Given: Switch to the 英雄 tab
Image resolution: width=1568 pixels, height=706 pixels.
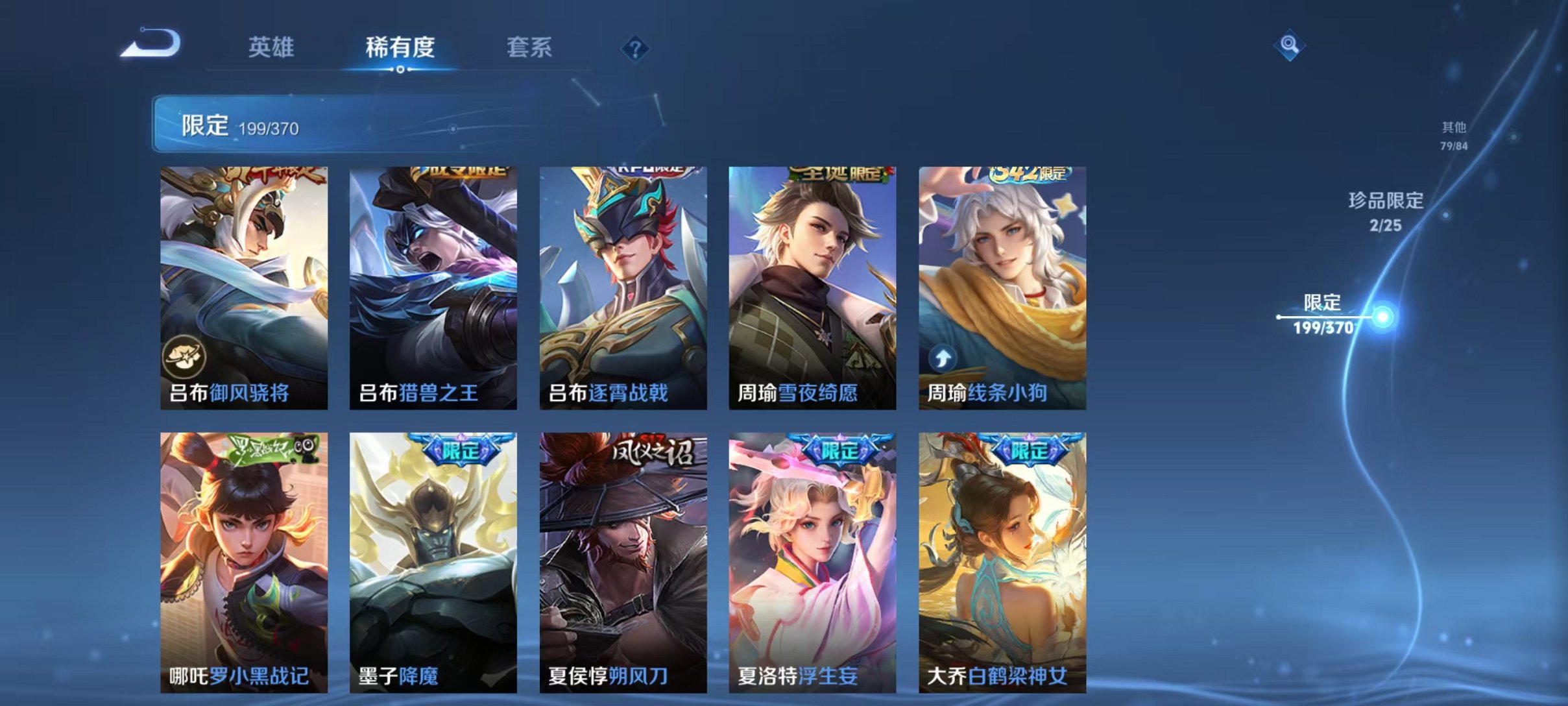Looking at the screenshot, I should coord(273,47).
